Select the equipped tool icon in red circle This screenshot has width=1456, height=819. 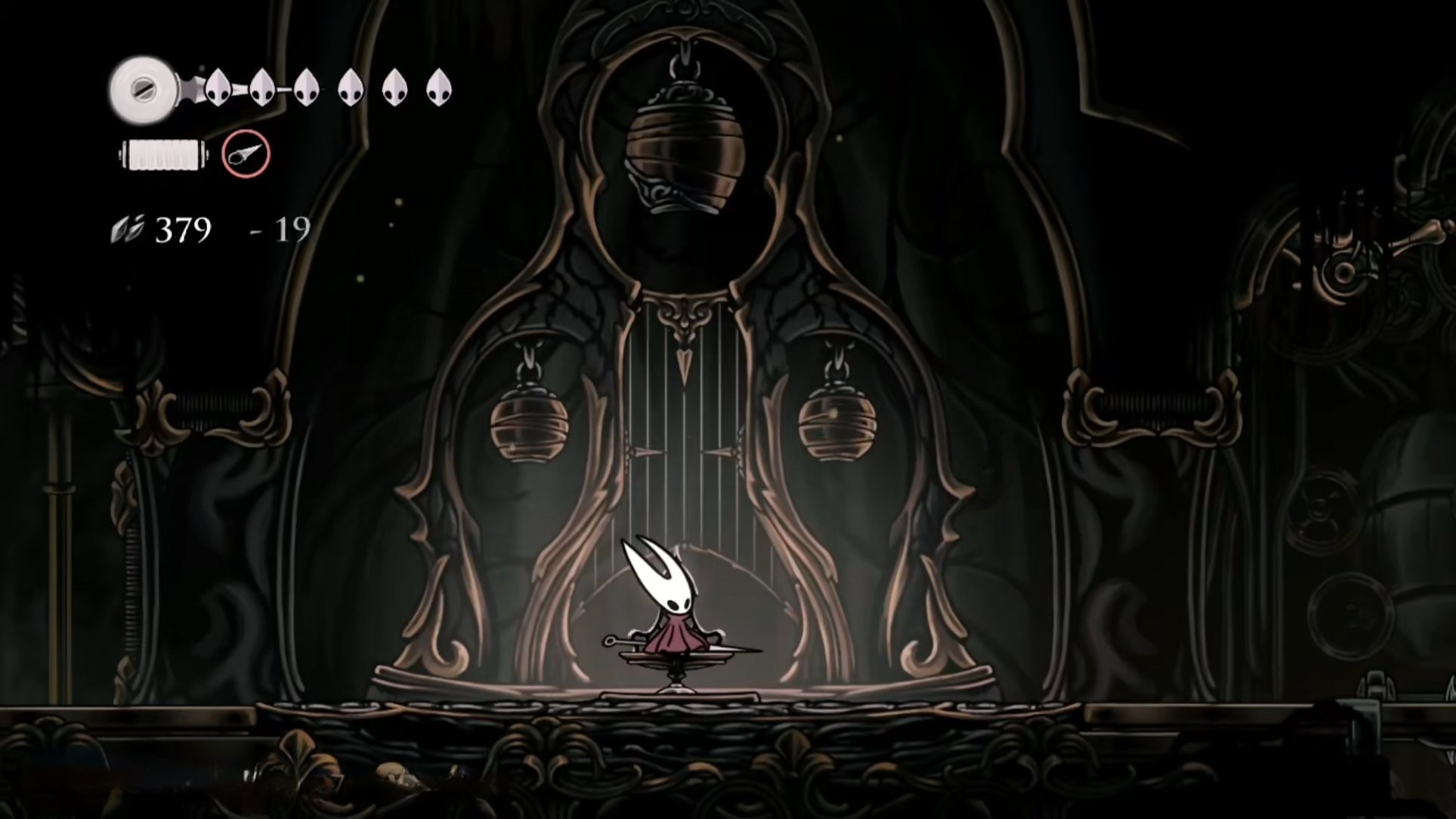click(246, 154)
